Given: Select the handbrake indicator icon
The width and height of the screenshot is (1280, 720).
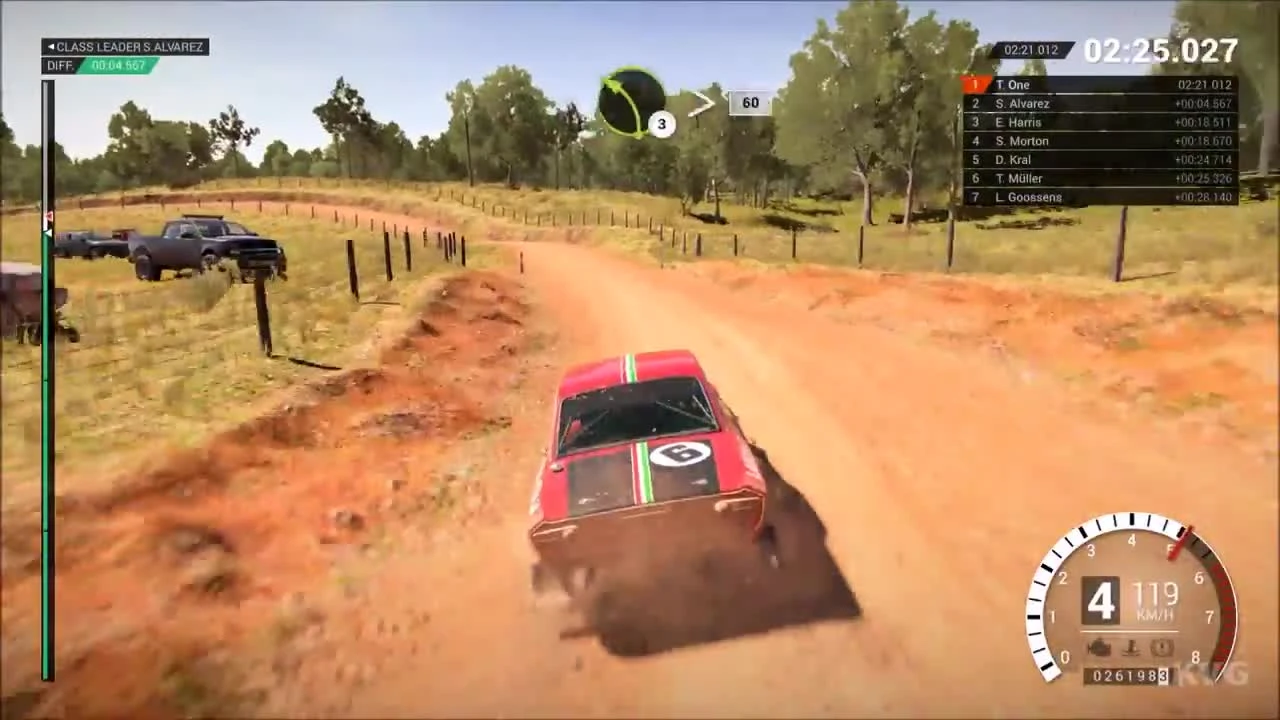Looking at the screenshot, I should point(1130,647).
